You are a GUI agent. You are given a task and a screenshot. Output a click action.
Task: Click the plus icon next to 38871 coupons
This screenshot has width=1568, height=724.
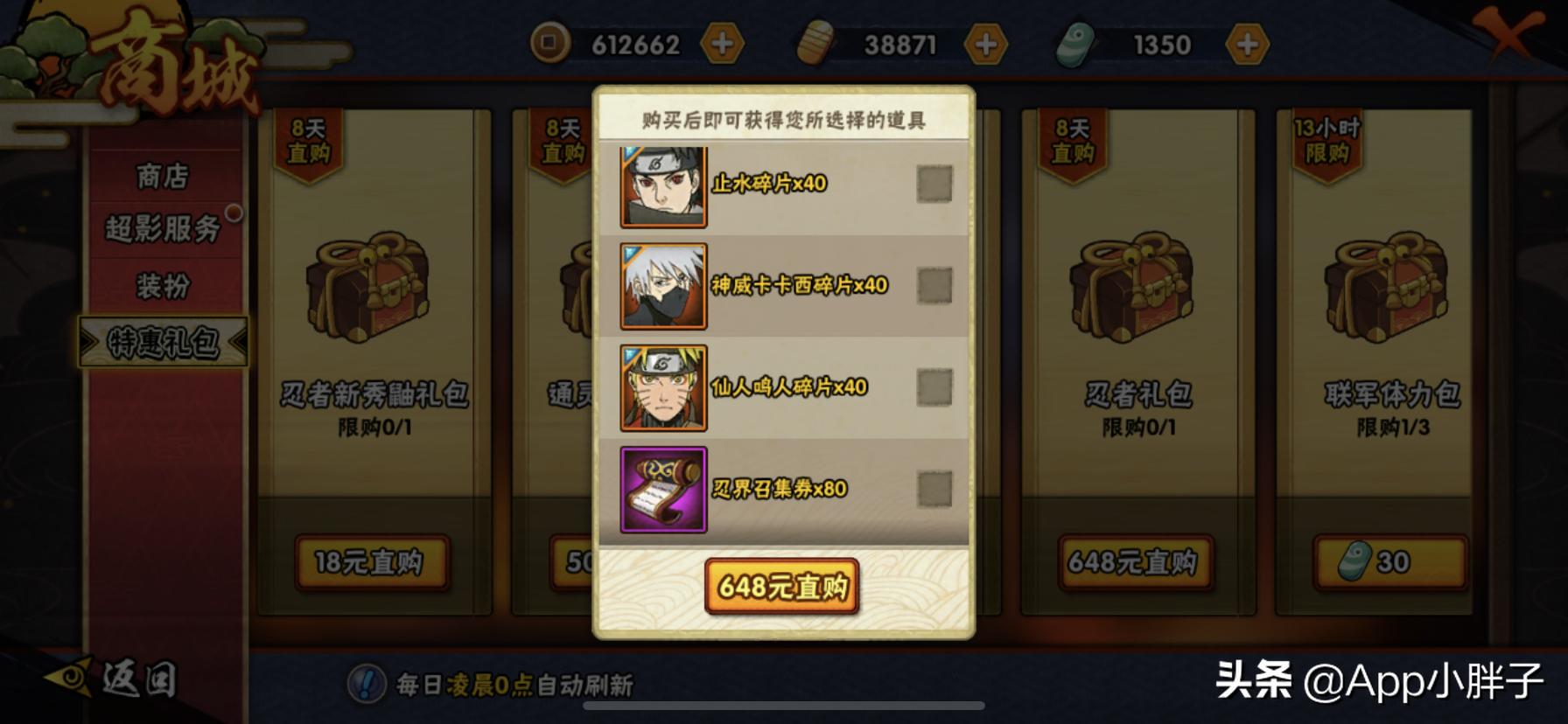point(987,42)
